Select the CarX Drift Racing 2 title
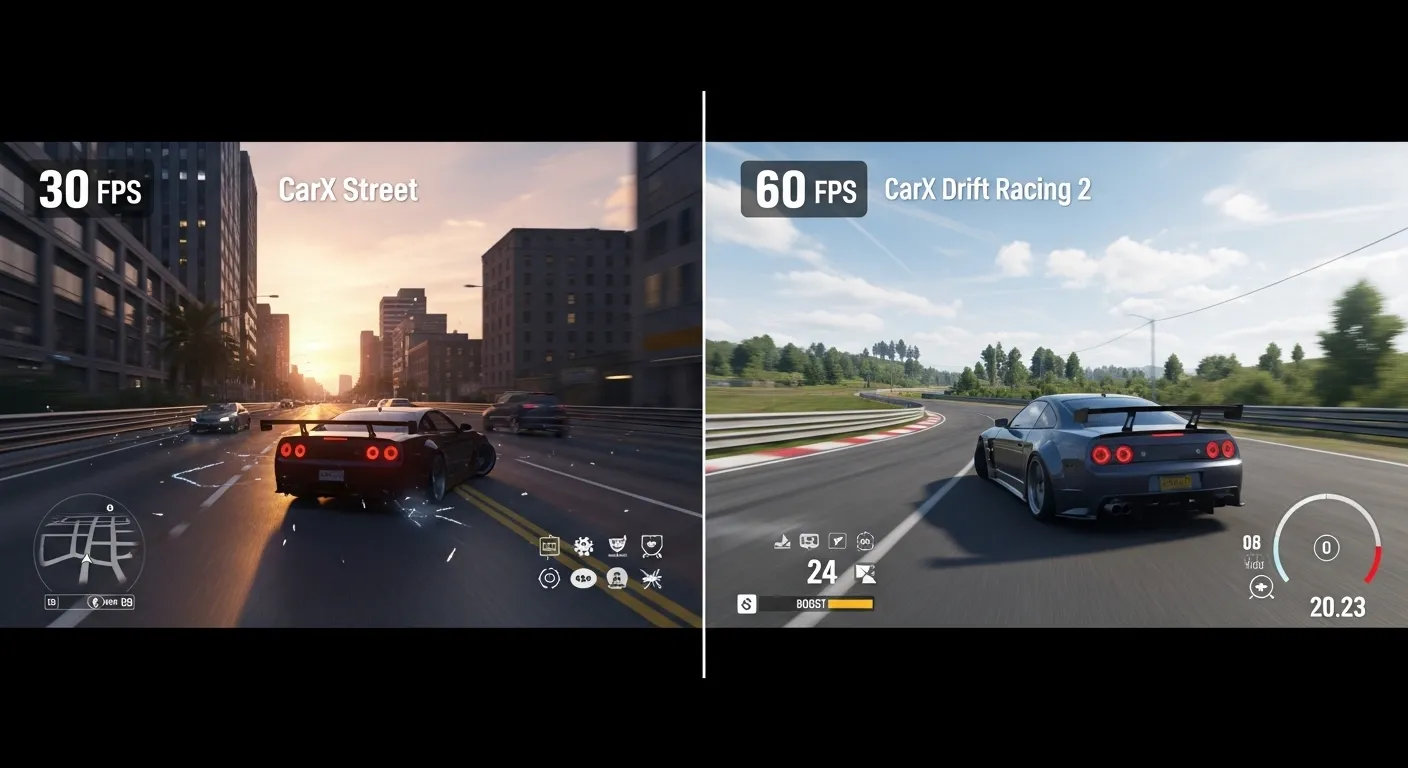This screenshot has height=768, width=1408. pyautogui.click(x=988, y=190)
